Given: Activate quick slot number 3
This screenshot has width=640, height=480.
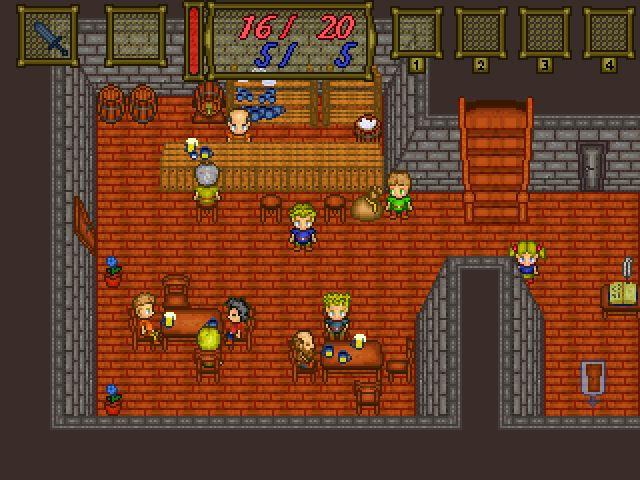Looking at the screenshot, I should 544,34.
